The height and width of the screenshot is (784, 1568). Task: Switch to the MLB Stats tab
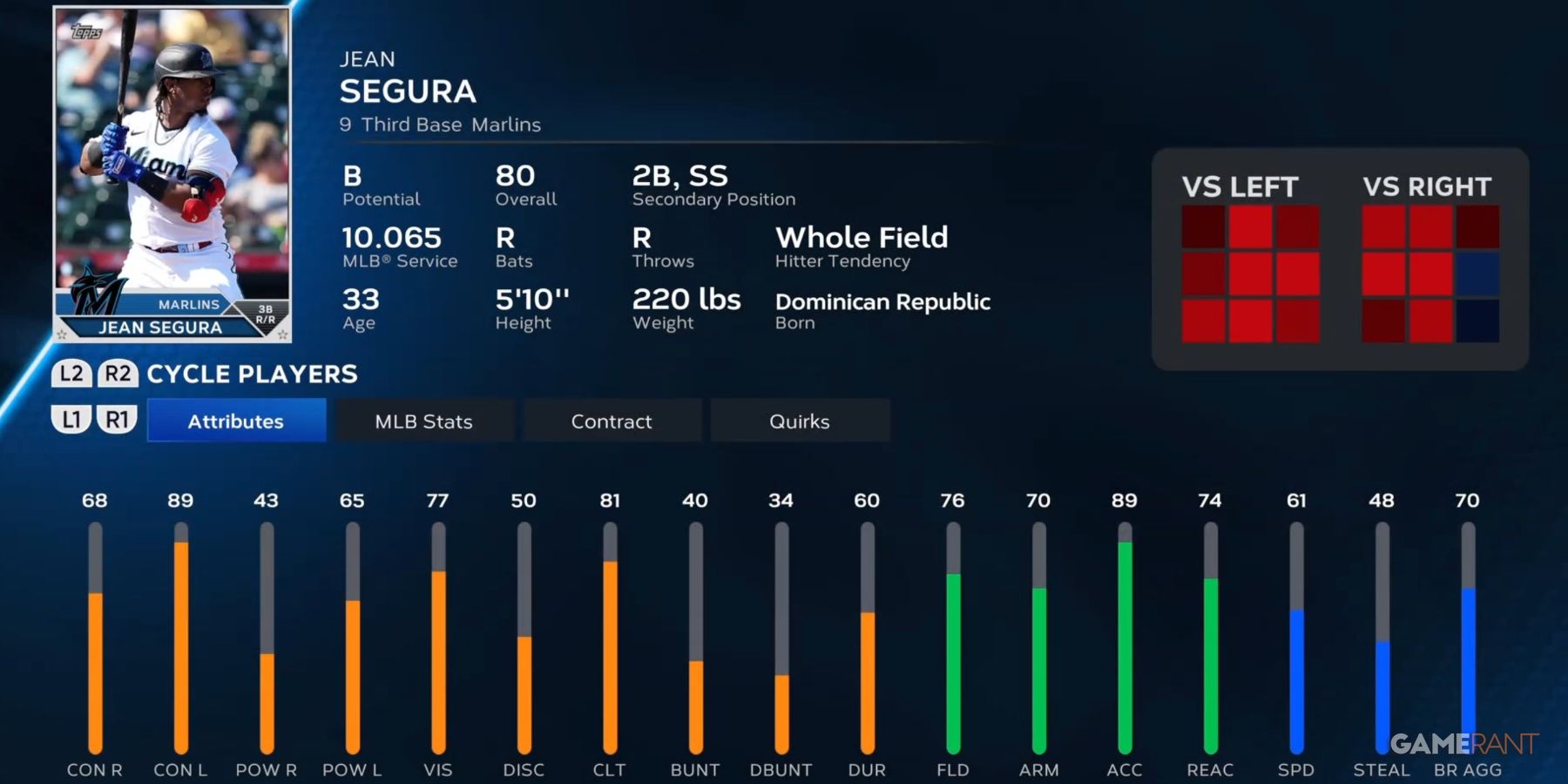(x=424, y=421)
